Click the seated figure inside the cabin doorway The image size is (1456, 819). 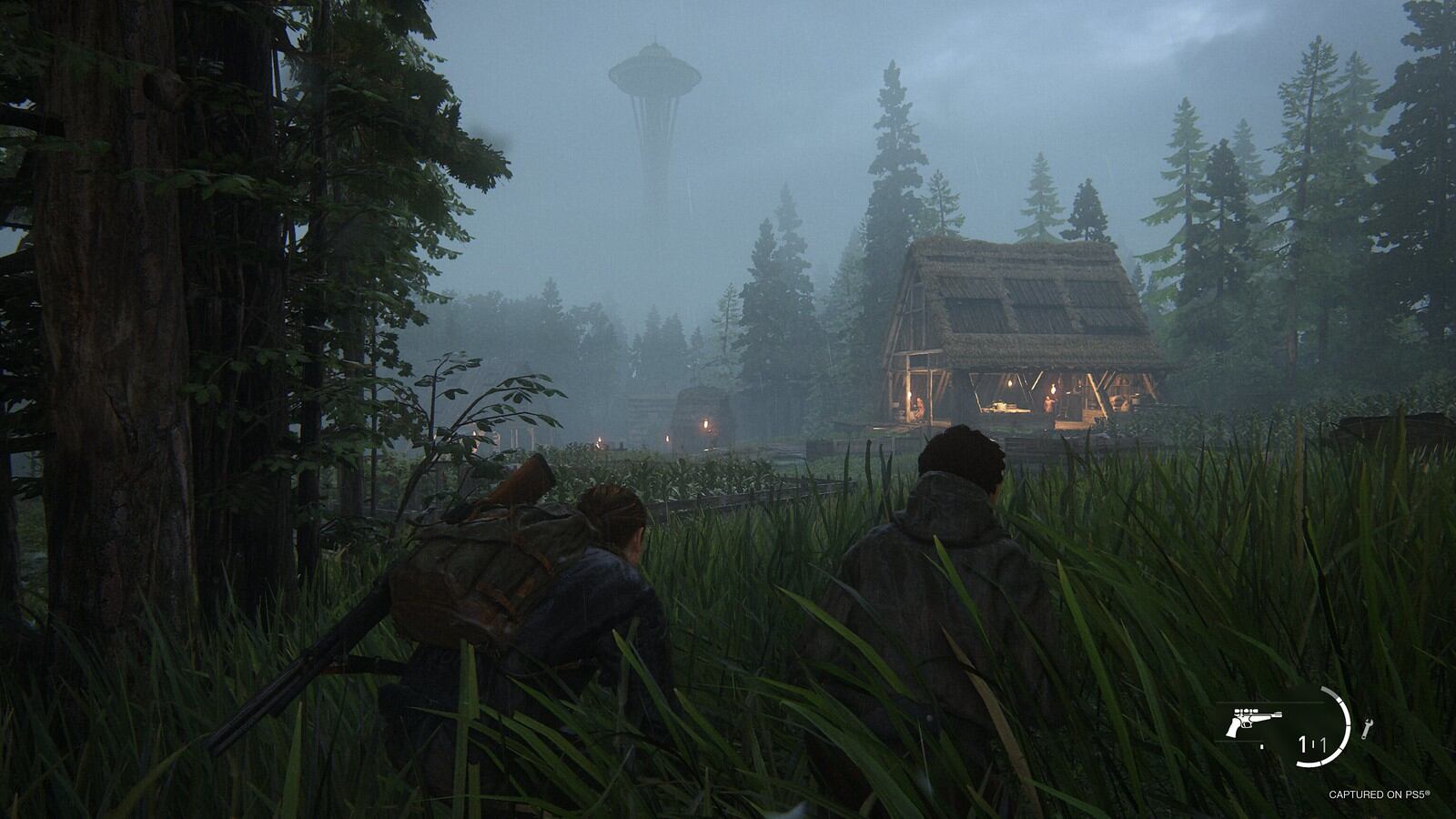pos(917,407)
